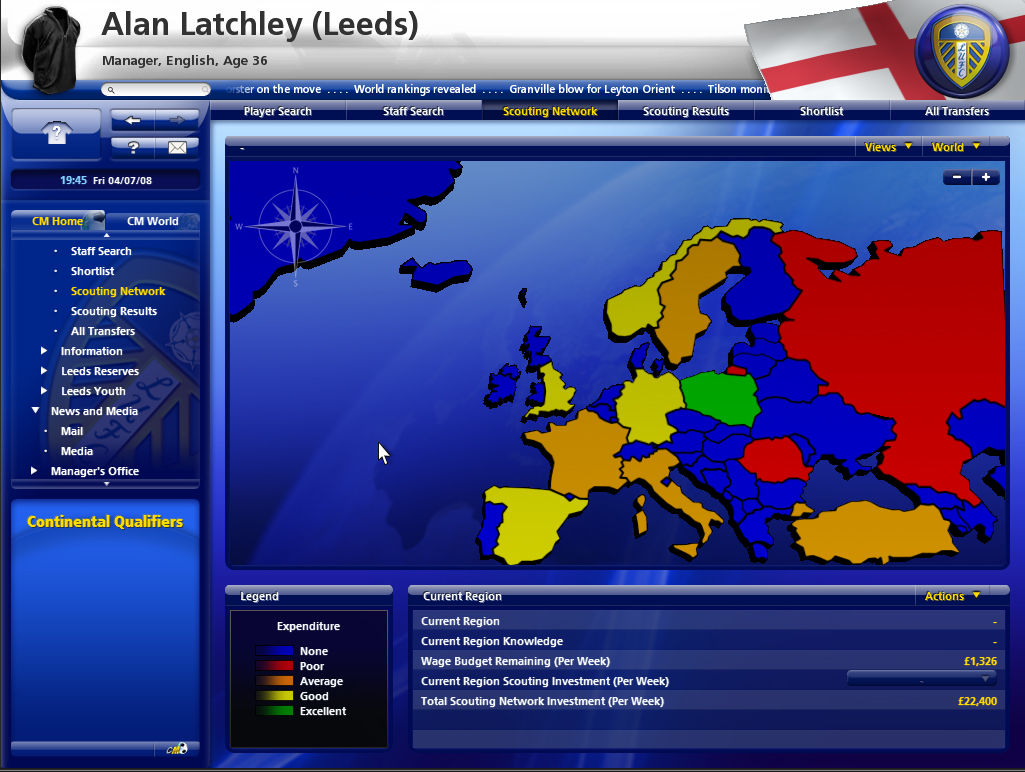Zoom out the map with minus button
The width and height of the screenshot is (1025, 772).
pyautogui.click(x=957, y=177)
